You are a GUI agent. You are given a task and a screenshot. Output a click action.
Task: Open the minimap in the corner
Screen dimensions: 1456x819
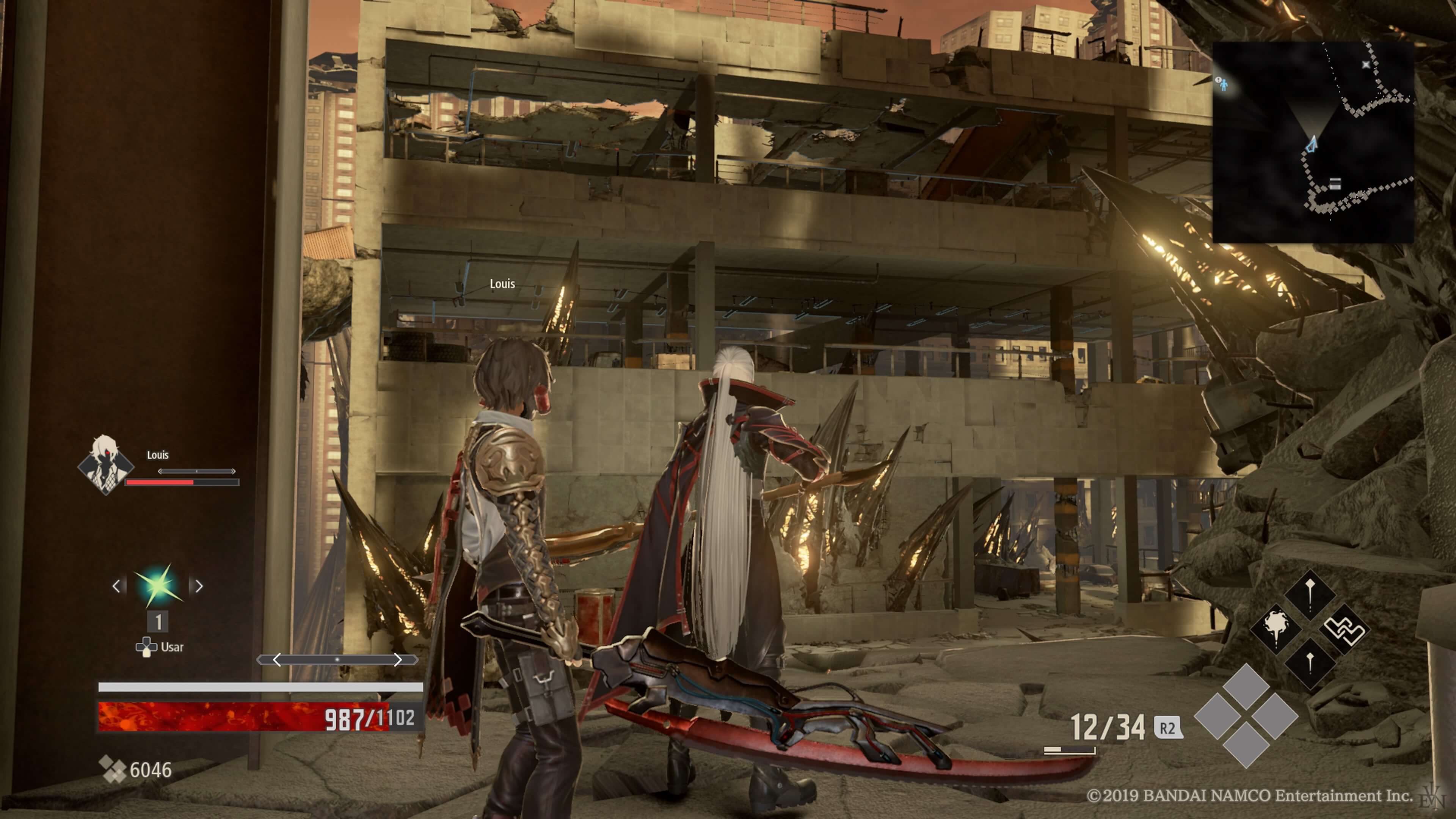coord(1312,142)
